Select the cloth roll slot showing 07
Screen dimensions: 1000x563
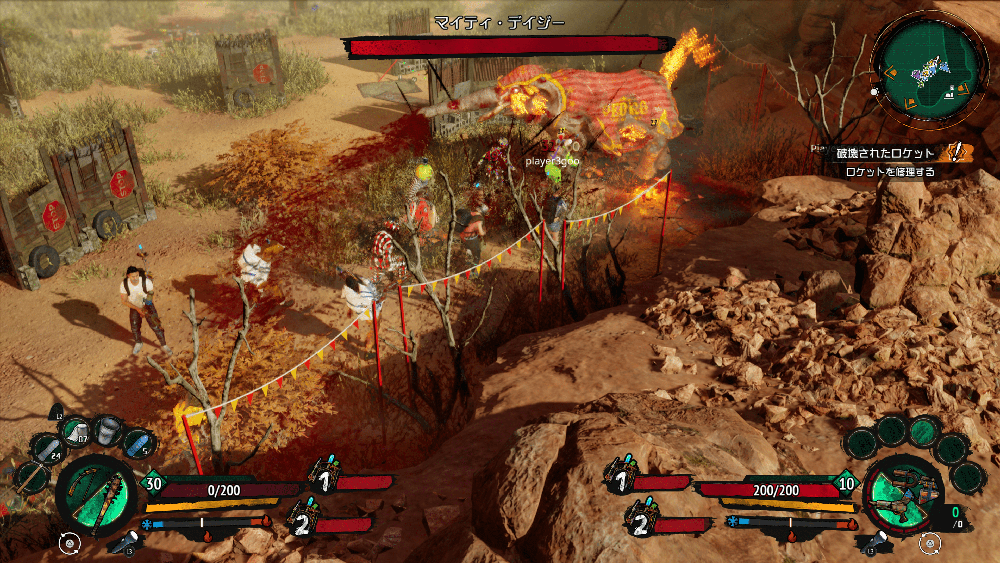click(x=75, y=432)
